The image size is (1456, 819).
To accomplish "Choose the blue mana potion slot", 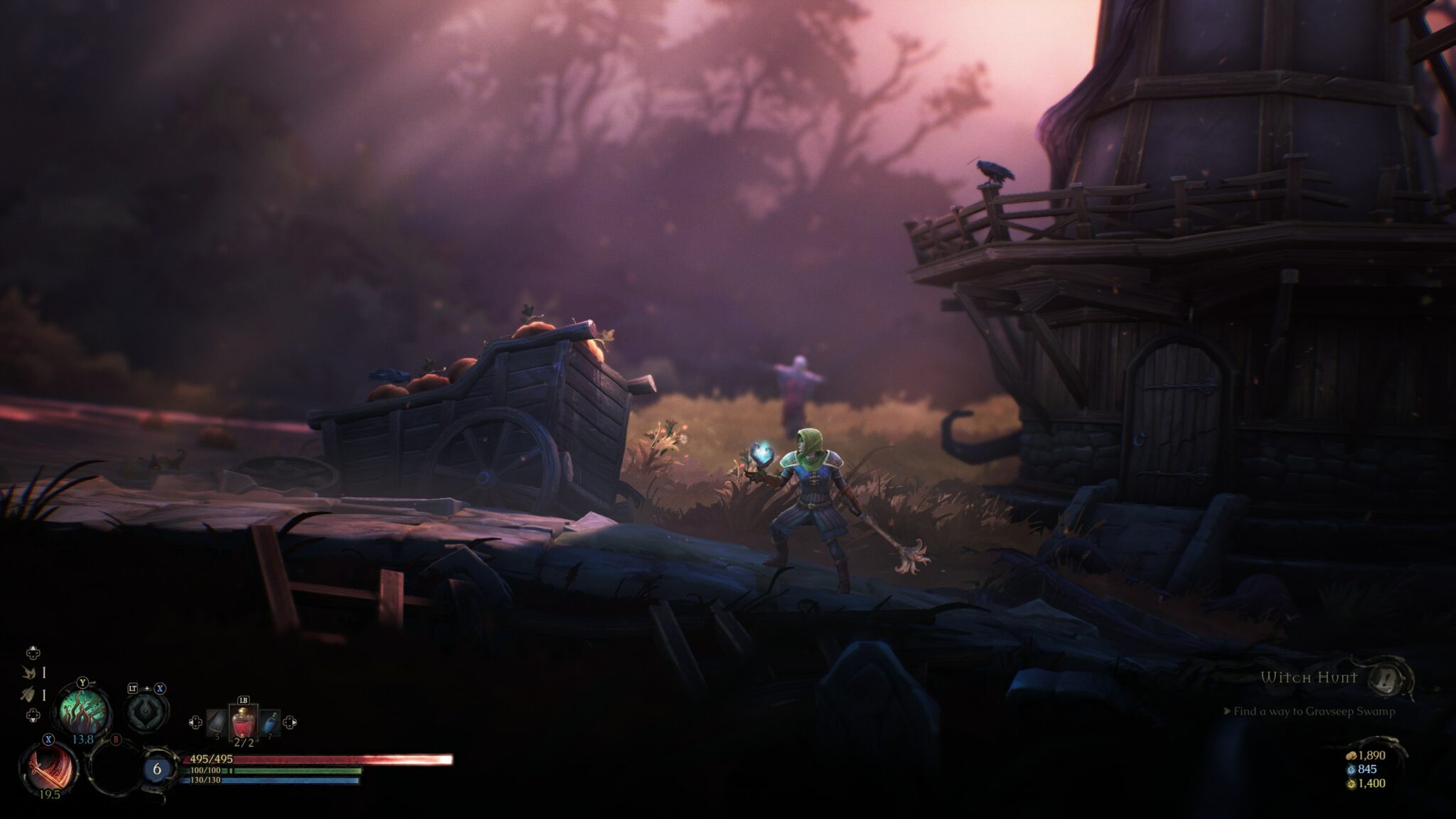I will 269,723.
